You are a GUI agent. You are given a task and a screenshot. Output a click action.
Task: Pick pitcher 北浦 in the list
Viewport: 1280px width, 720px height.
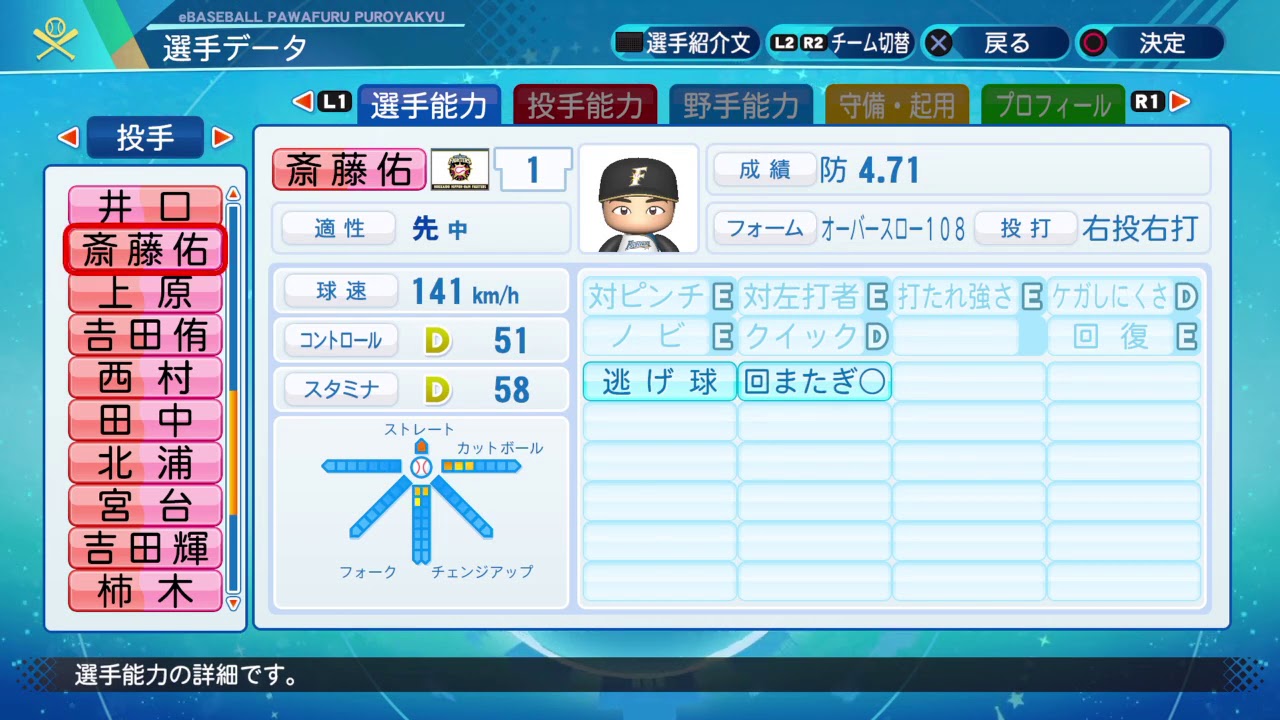145,463
